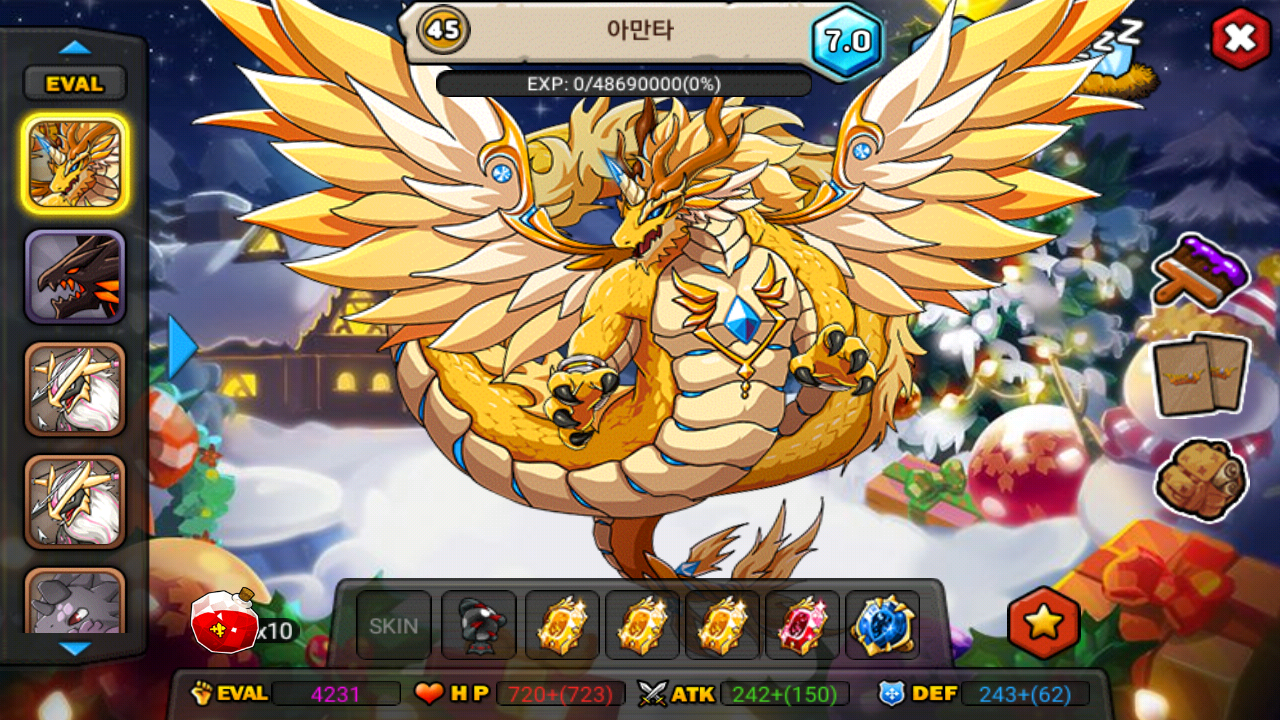The width and height of the screenshot is (1280, 720).
Task: Toggle the orange star favorite button
Action: tap(1044, 622)
